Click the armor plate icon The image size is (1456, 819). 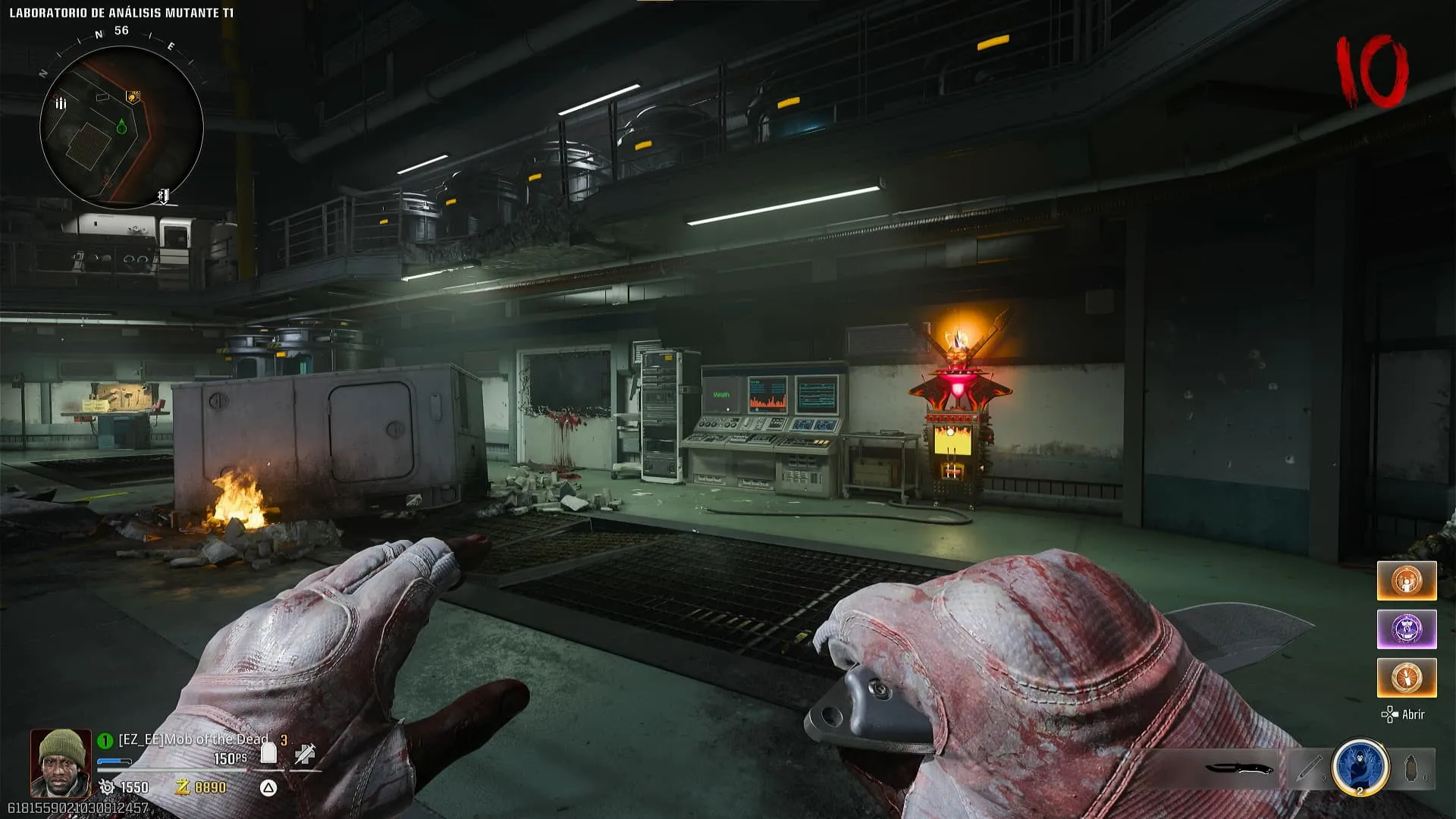(x=268, y=753)
